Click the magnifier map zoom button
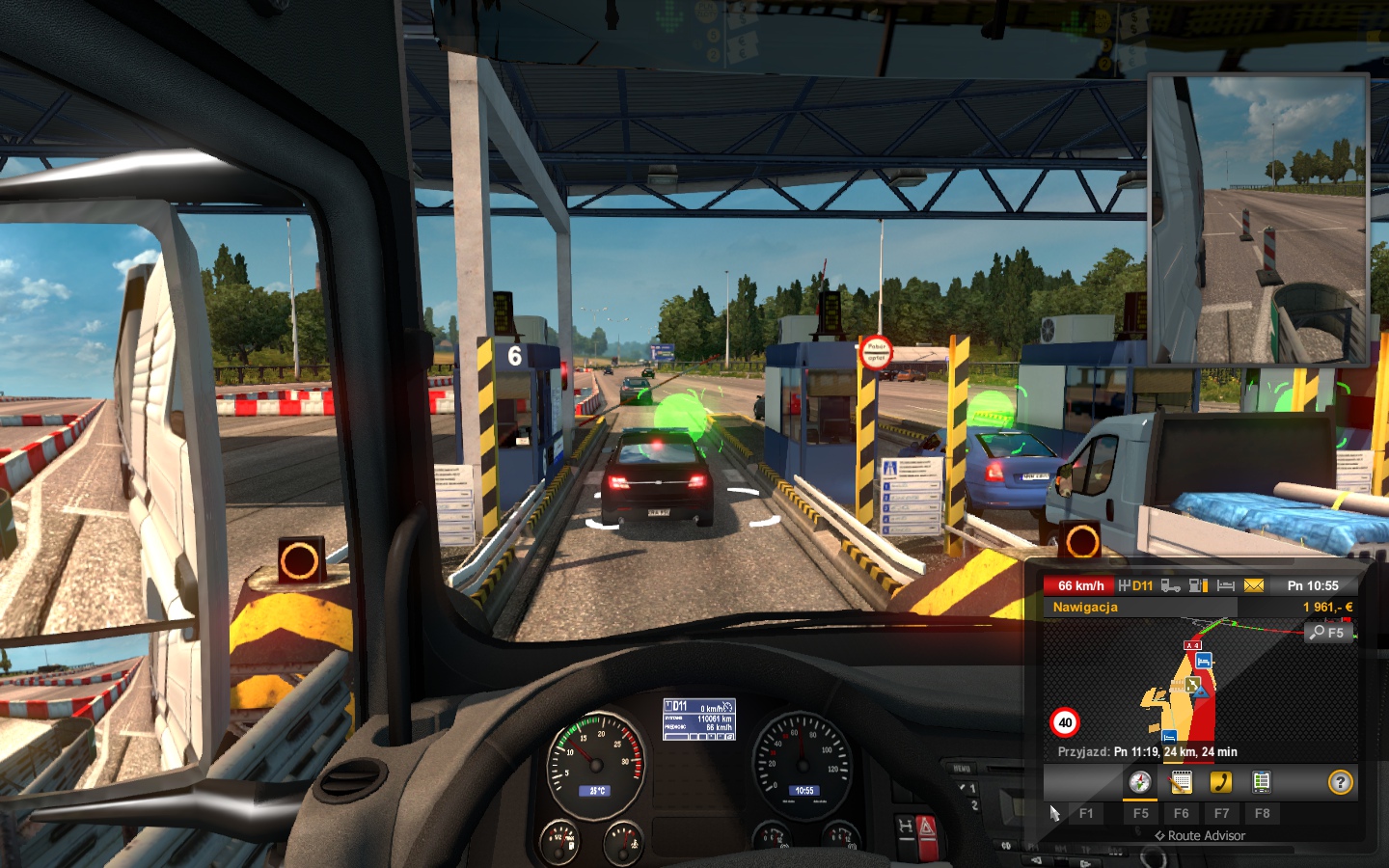This screenshot has height=868, width=1389. (1327, 633)
